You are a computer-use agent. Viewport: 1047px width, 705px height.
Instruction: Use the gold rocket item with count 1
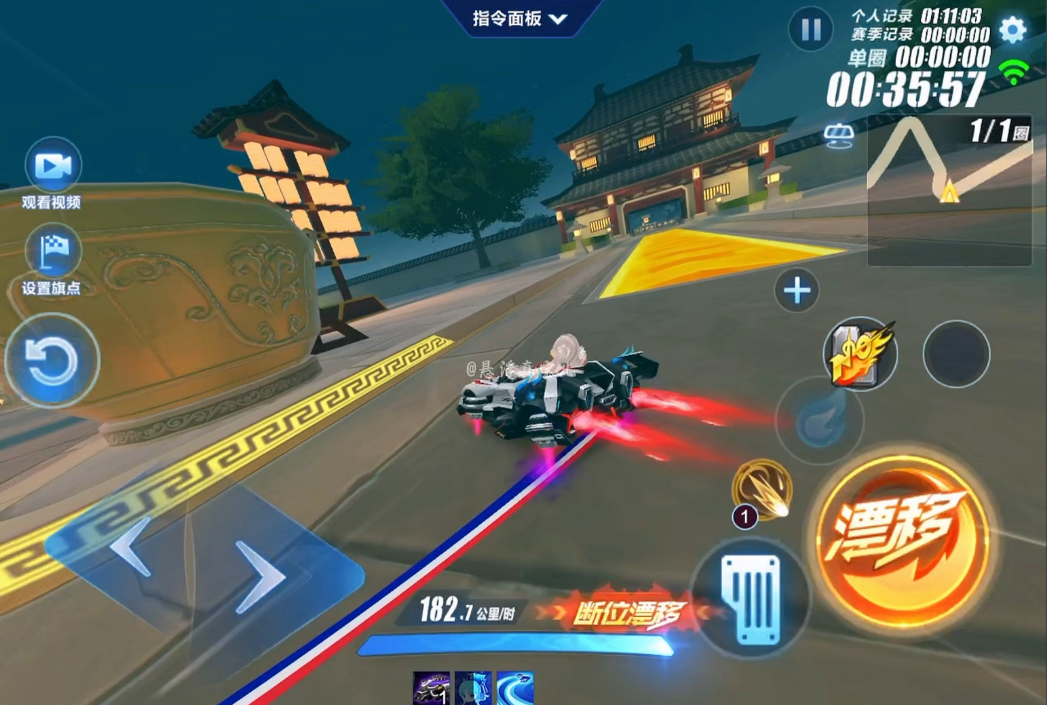click(x=762, y=490)
